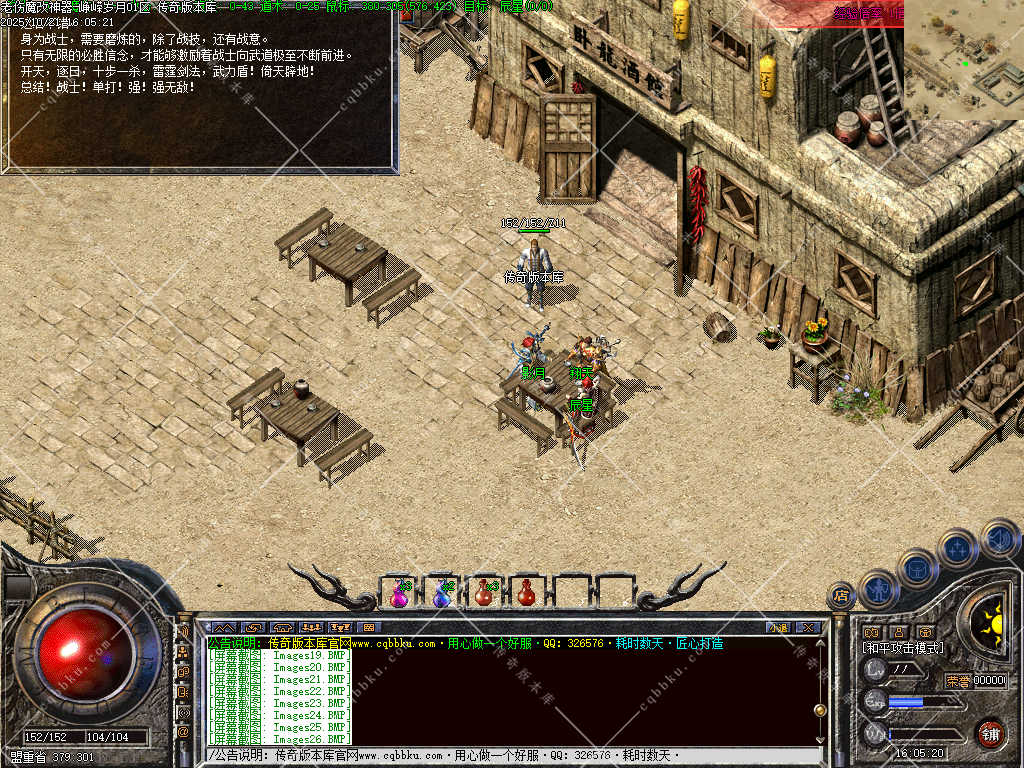Select the @ chat channel icon
Image resolution: width=1024 pixels, height=768 pixels.
pyautogui.click(x=183, y=732)
